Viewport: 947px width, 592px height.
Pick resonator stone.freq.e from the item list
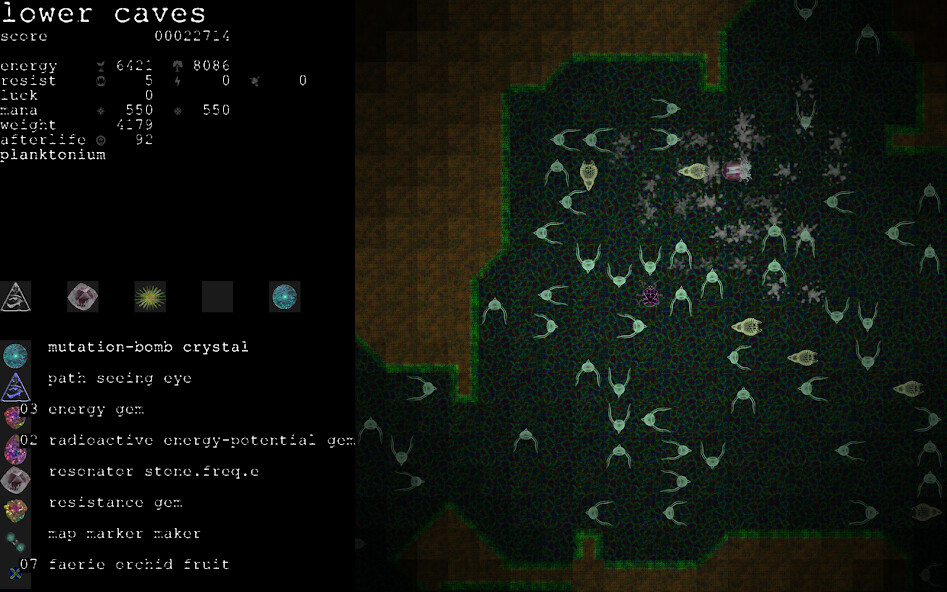(152, 471)
